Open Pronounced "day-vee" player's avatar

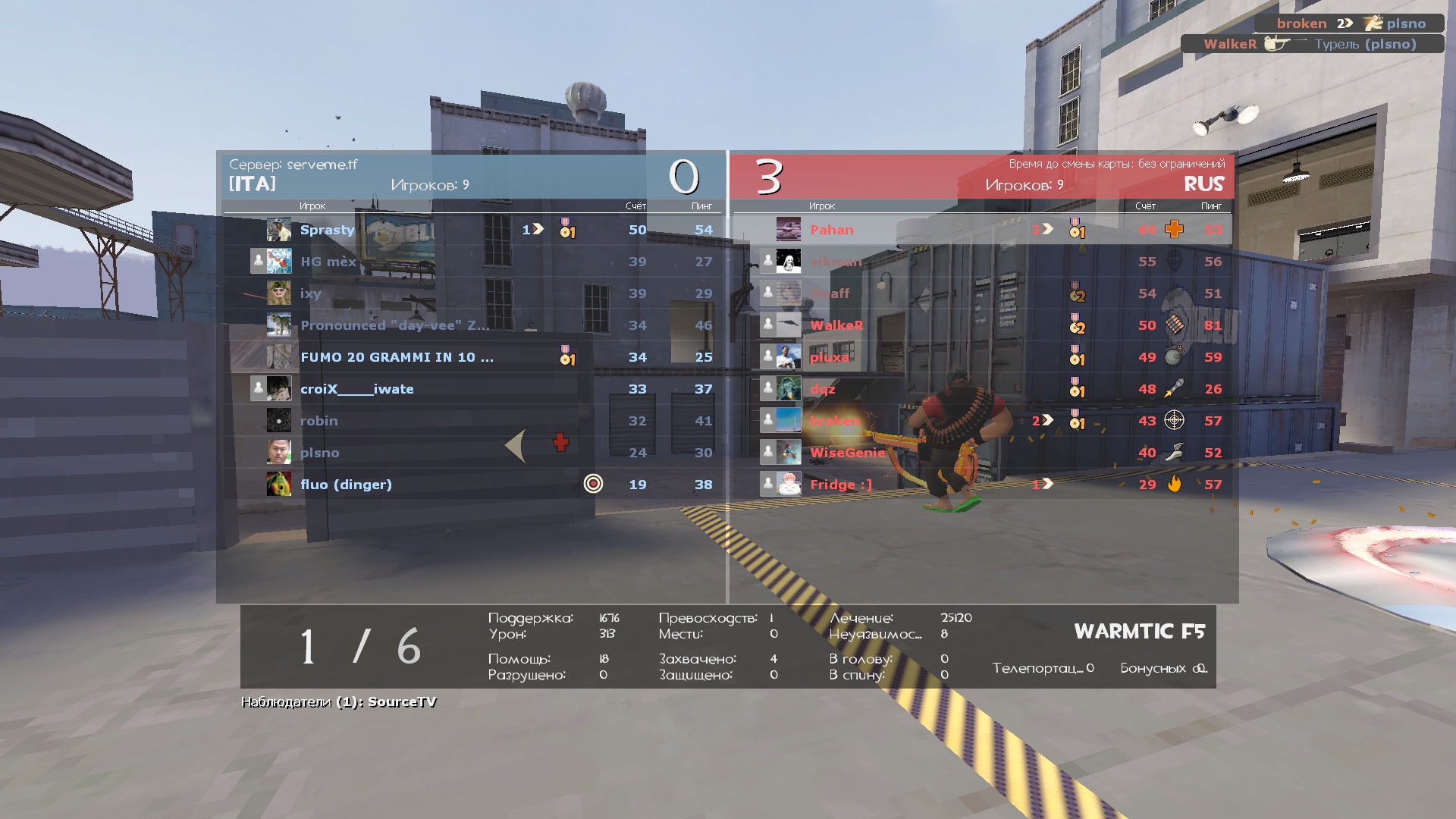278,325
